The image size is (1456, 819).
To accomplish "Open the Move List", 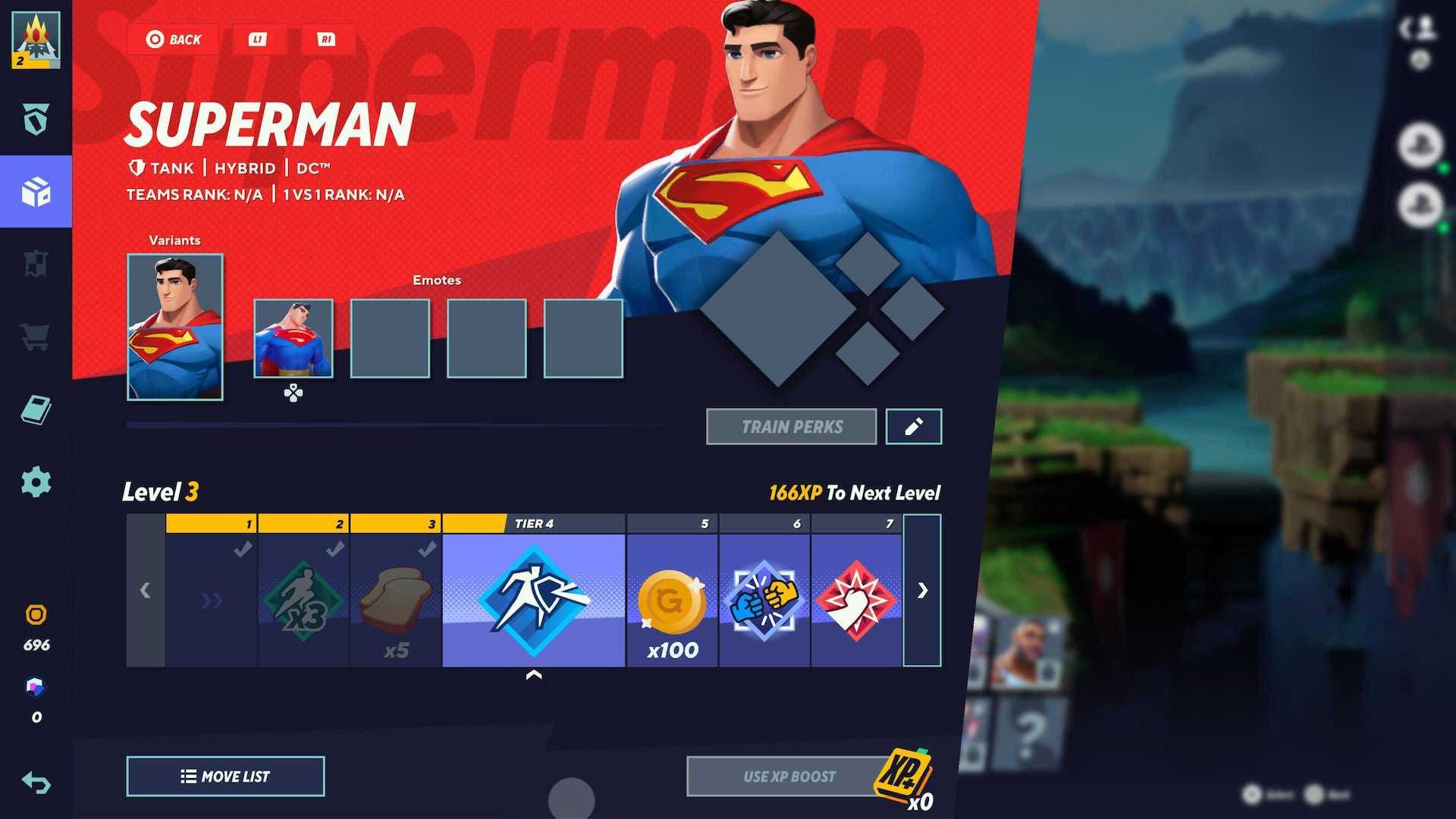I will [225, 776].
